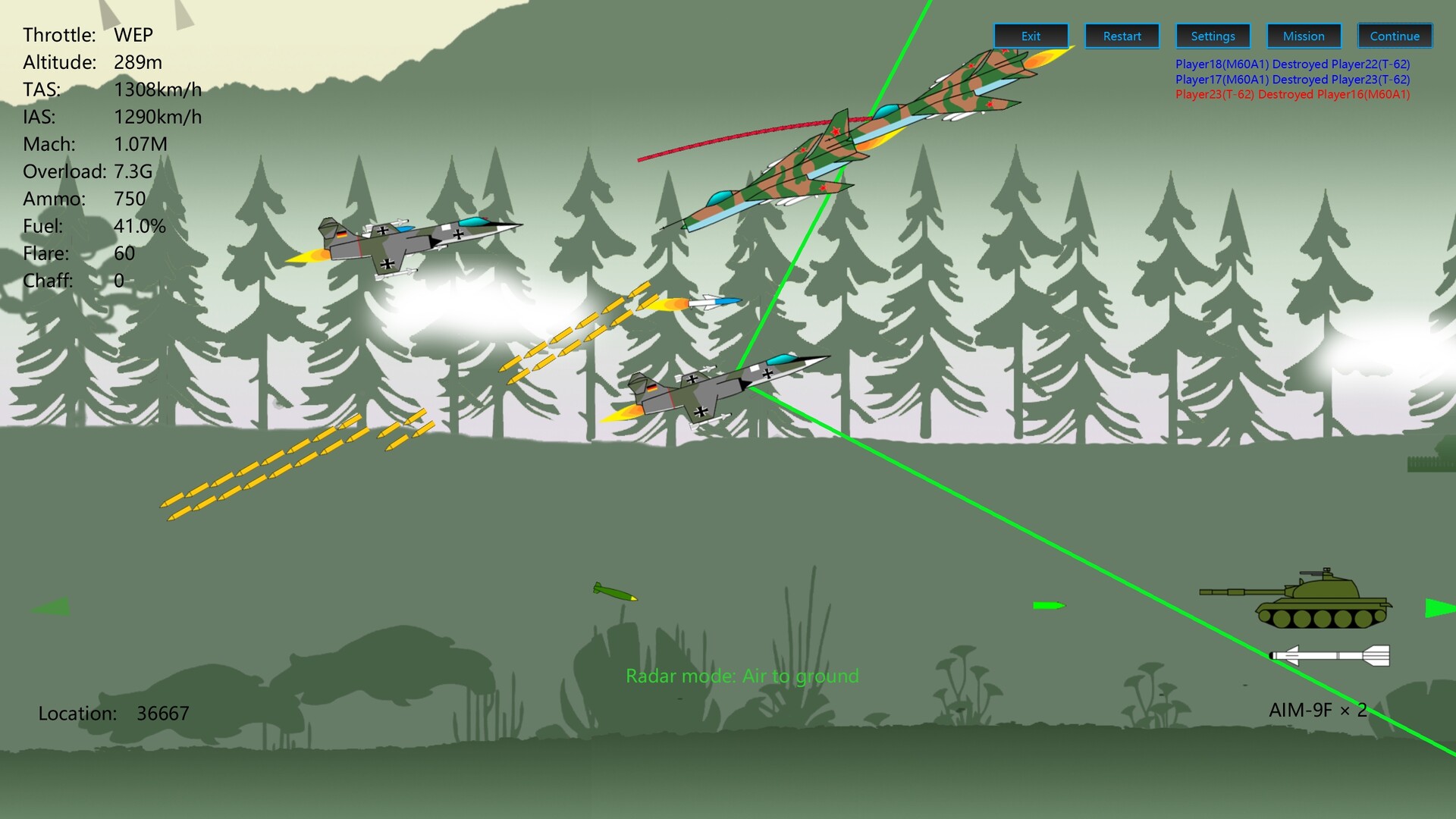Screen dimensions: 1456x819
Task: Click the Location 36667 readout
Action: click(x=114, y=713)
